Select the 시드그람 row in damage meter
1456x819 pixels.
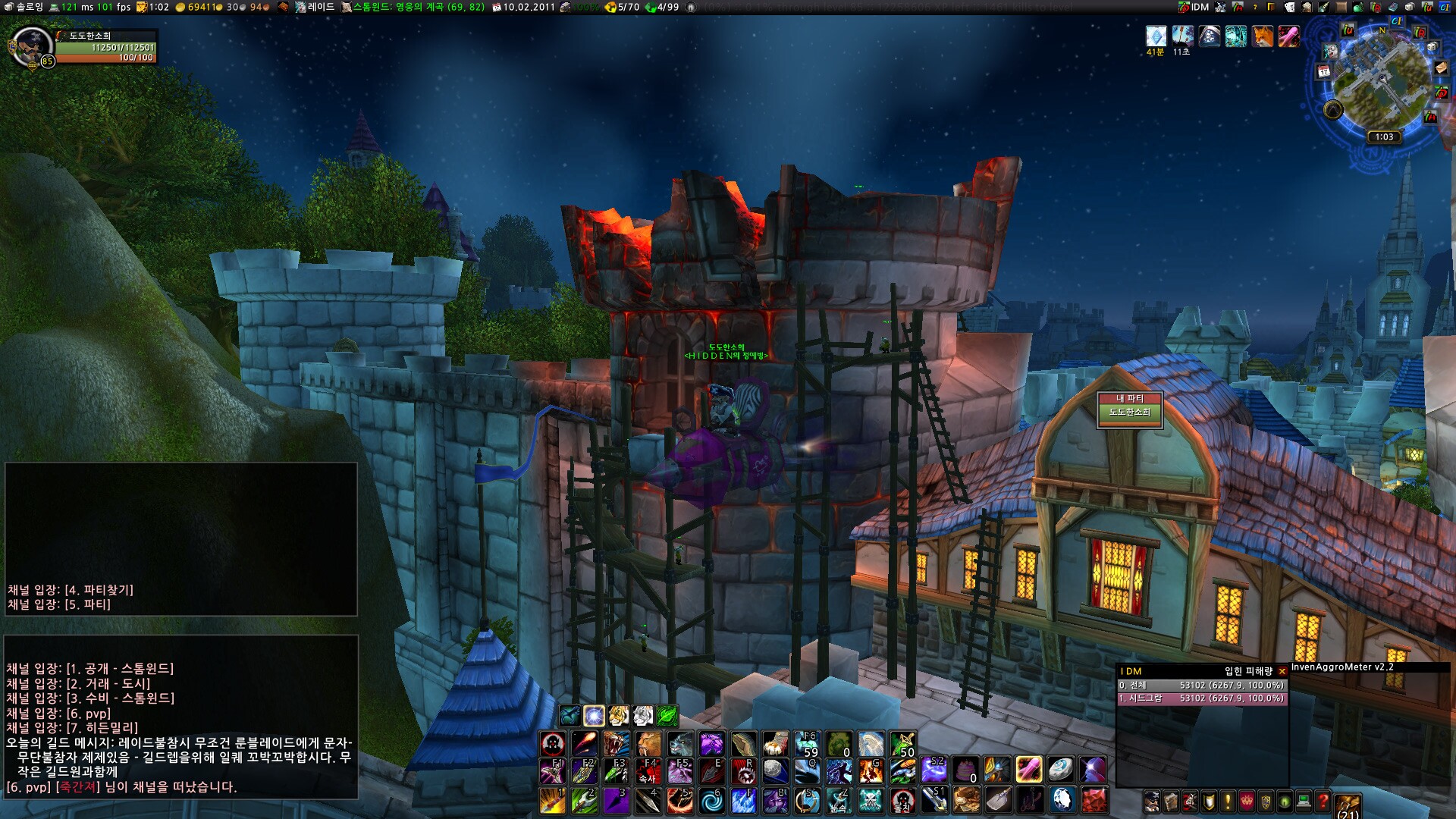(1201, 698)
